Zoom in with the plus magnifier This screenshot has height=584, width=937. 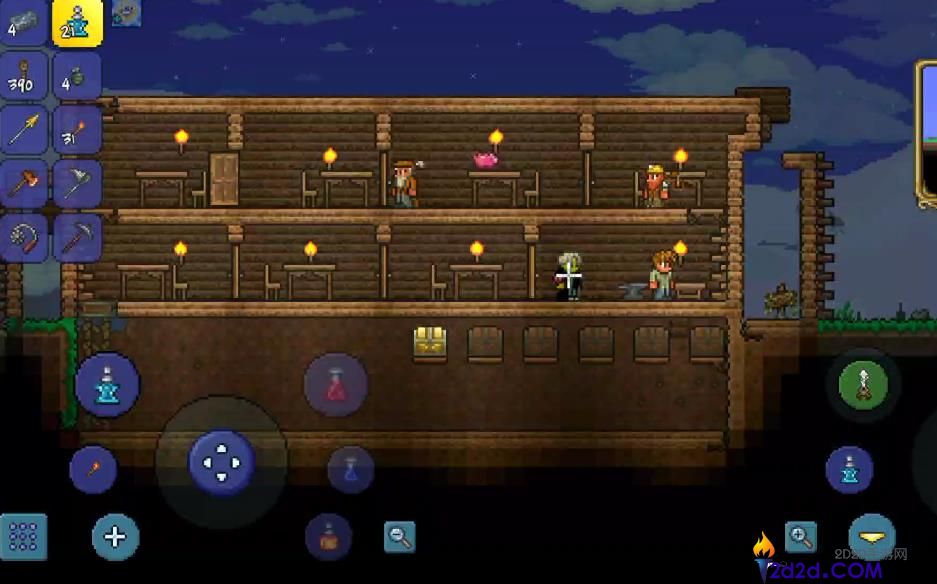coord(800,537)
